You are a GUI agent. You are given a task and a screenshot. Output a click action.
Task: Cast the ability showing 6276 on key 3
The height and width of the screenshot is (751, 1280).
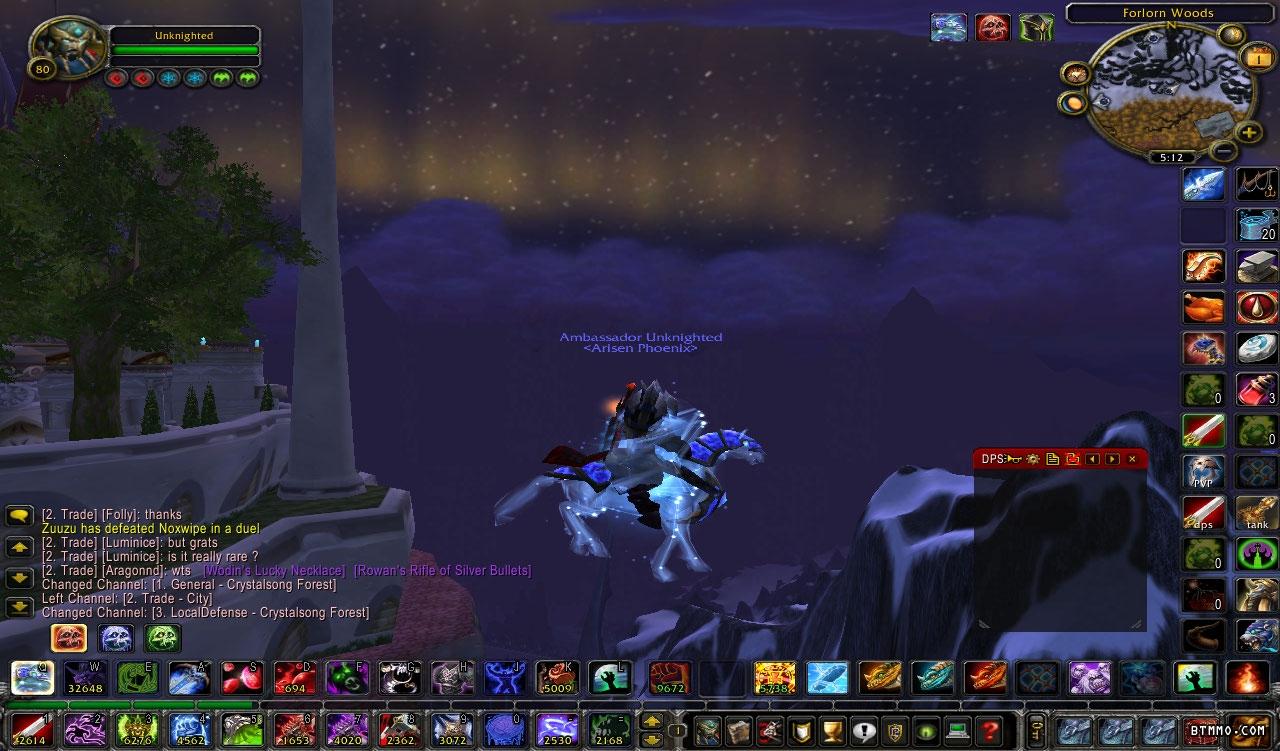point(137,729)
